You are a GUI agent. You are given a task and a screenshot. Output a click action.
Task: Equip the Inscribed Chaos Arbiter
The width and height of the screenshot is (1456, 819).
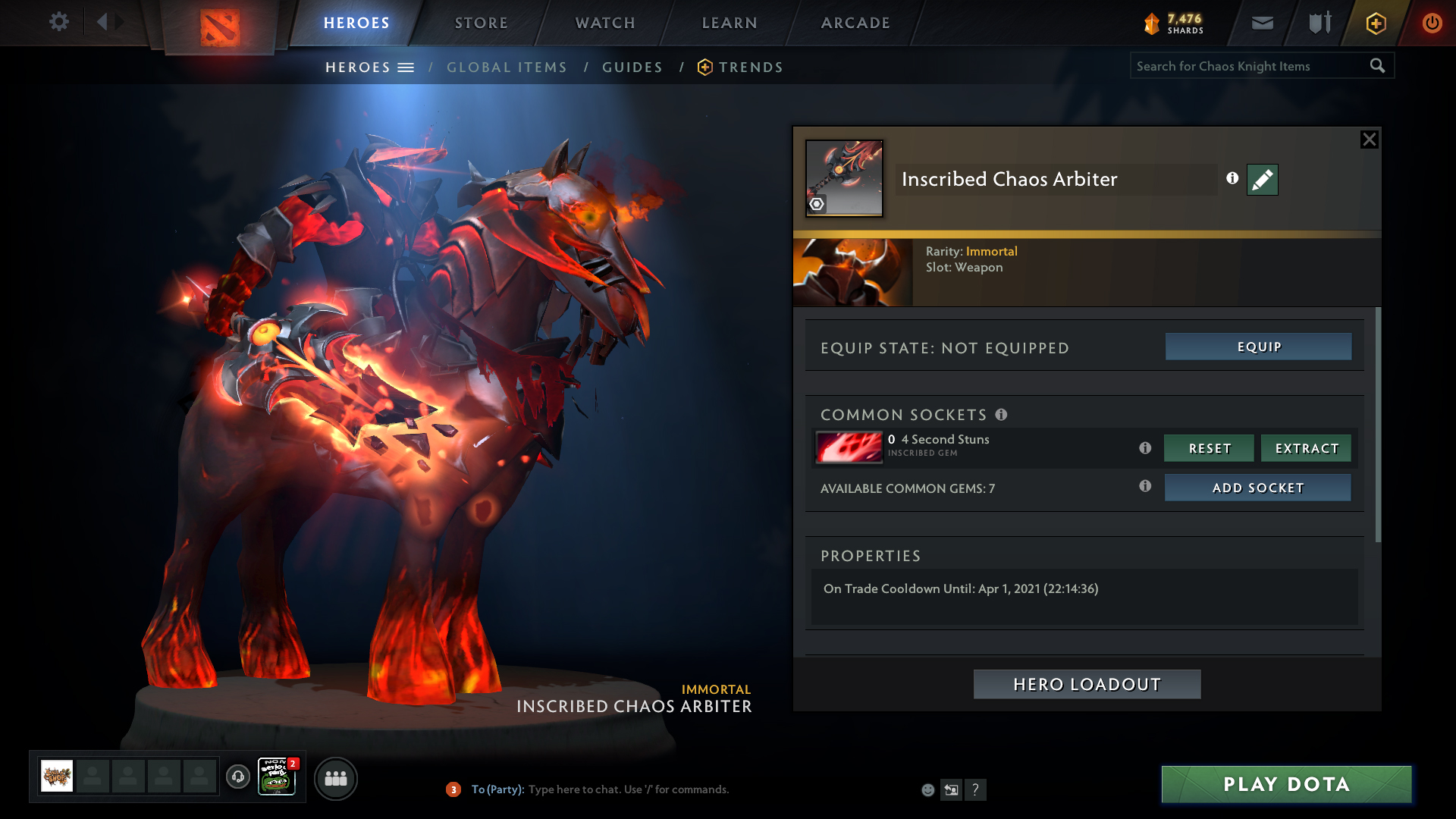pyautogui.click(x=1258, y=347)
